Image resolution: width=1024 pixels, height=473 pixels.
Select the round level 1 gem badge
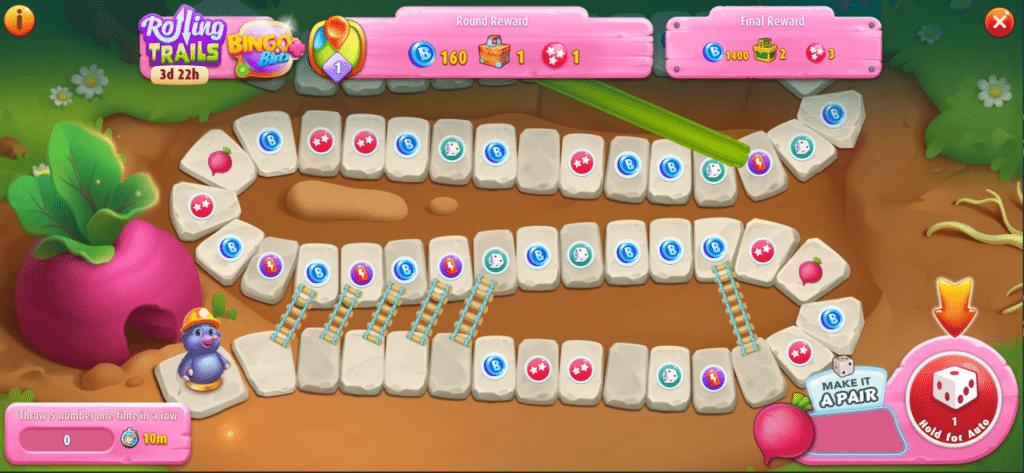(336, 50)
